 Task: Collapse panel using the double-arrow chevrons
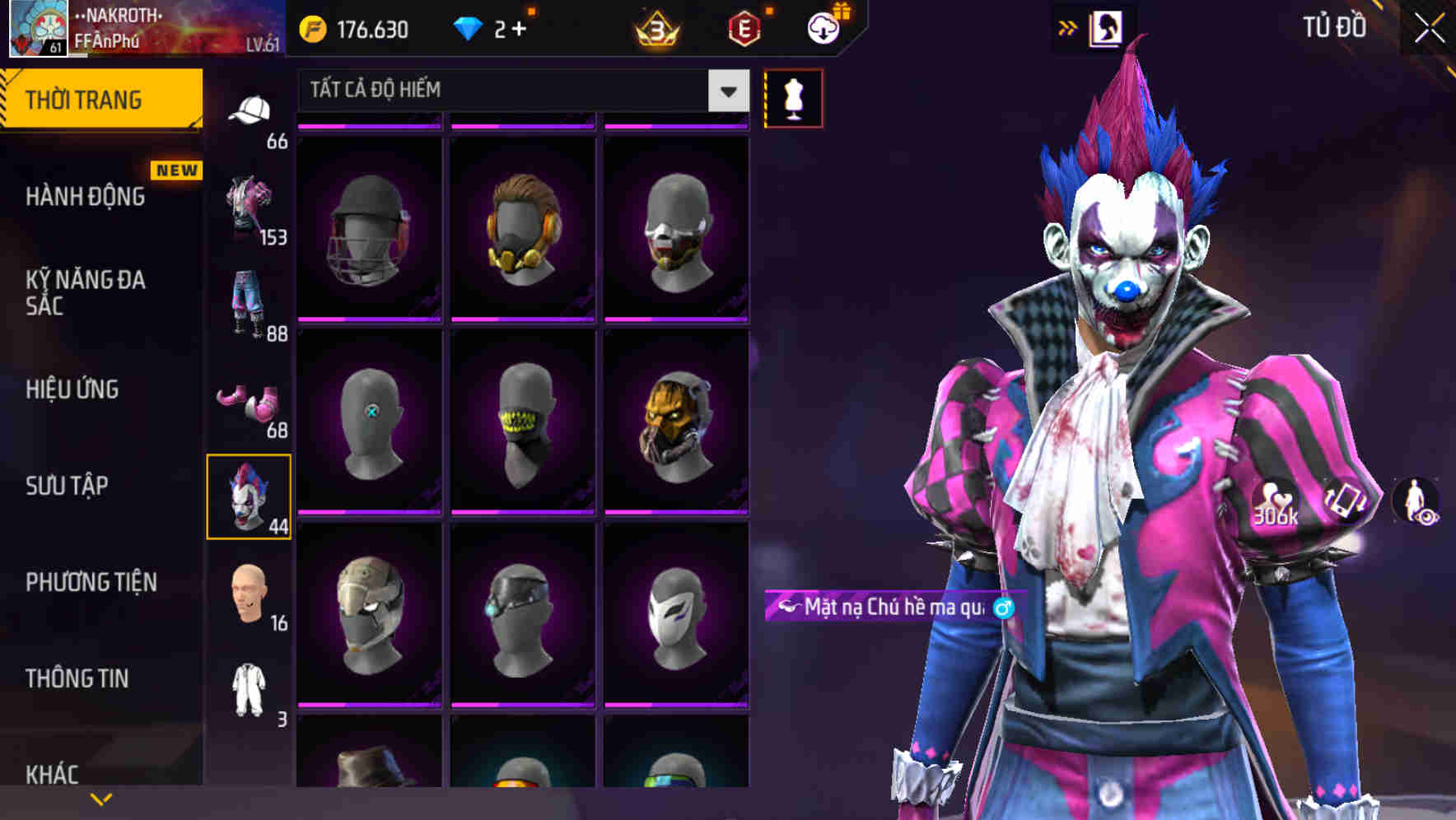(x=1068, y=26)
